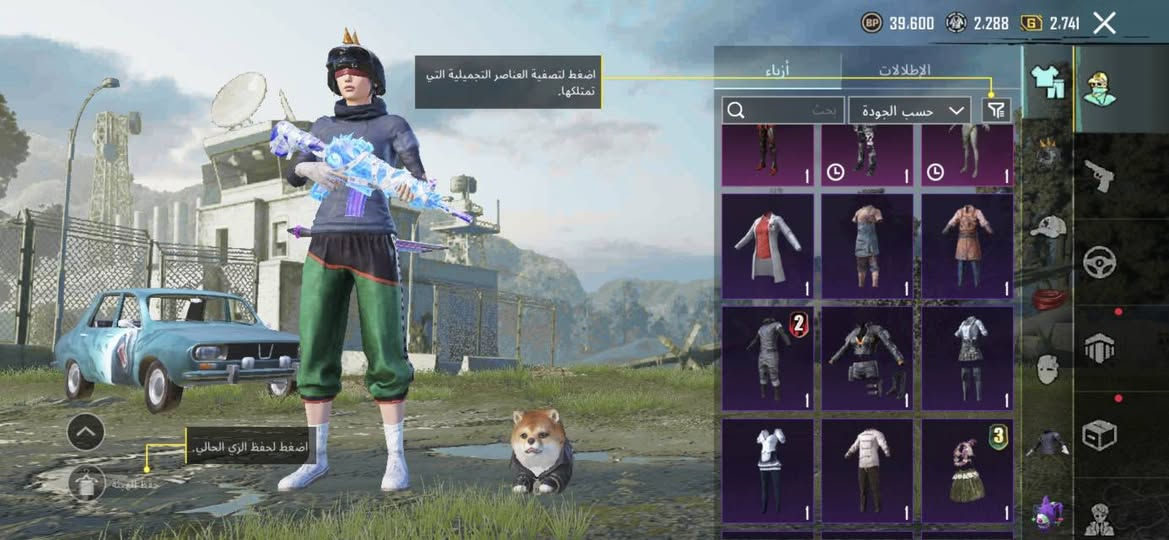Open the حسب الجودة sort dropdown
The height and width of the screenshot is (540, 1169).
909,110
